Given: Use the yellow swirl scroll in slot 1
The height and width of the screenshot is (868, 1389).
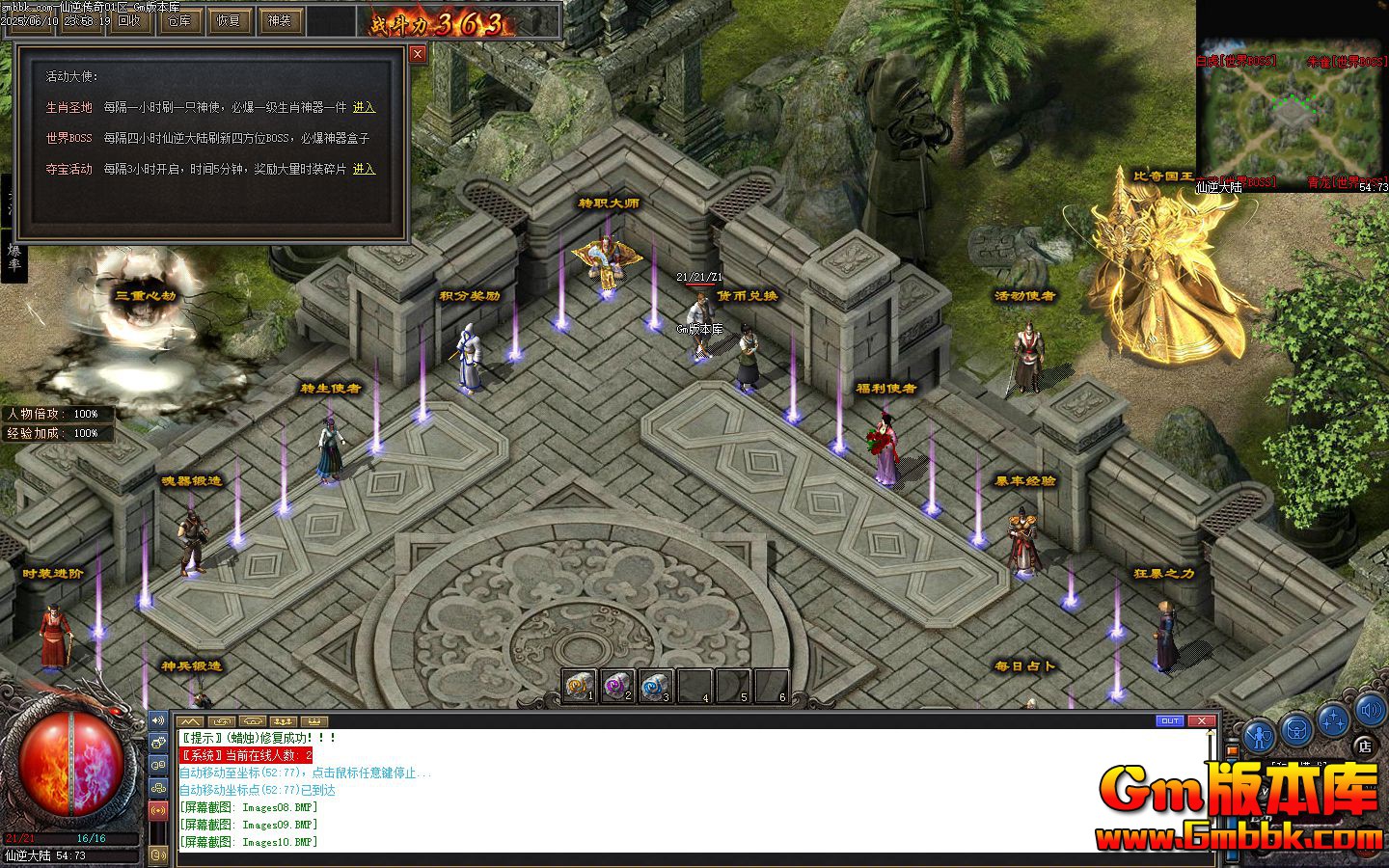Looking at the screenshot, I should tap(579, 686).
